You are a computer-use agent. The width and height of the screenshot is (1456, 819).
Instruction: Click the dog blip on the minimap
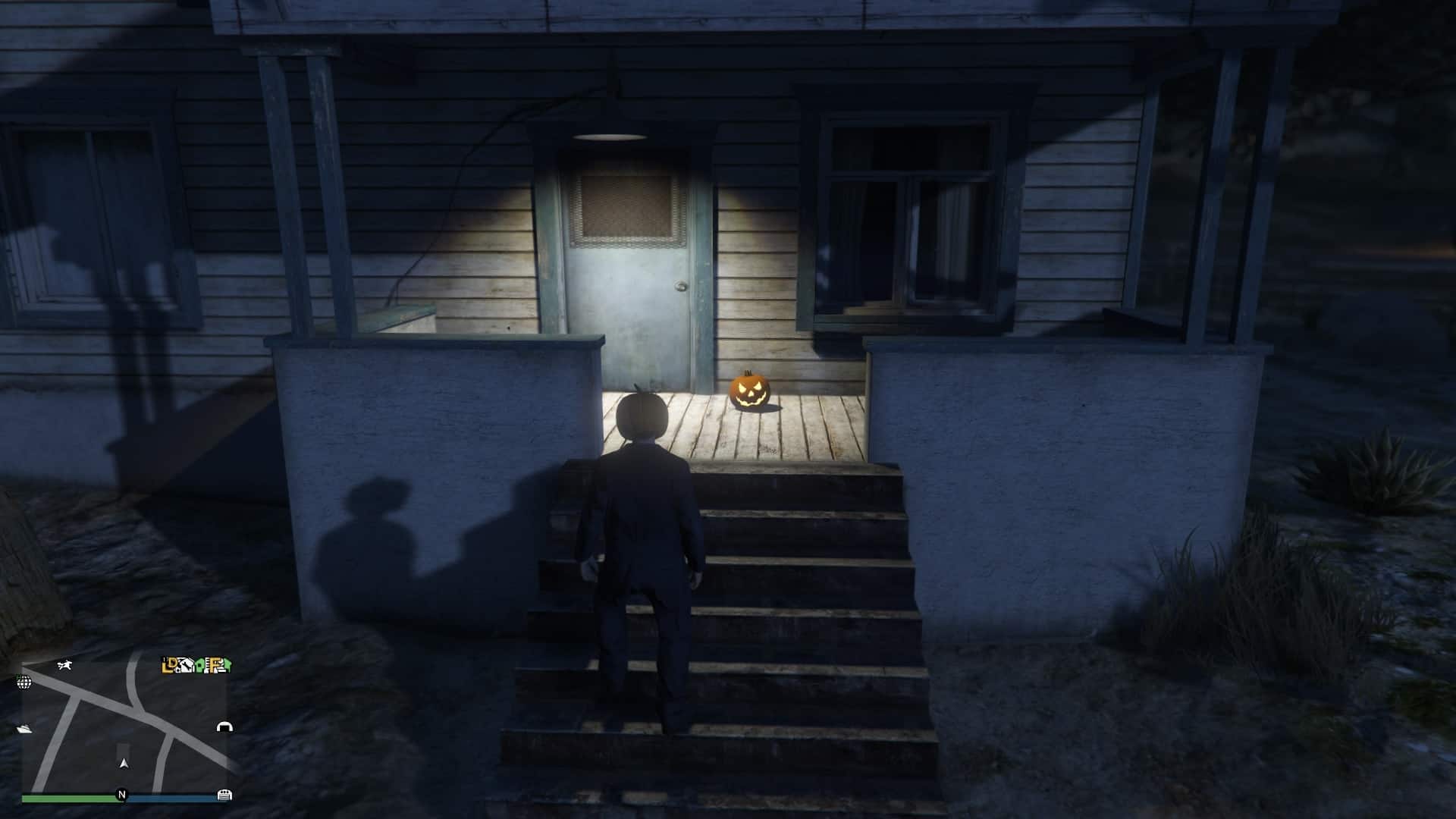64,666
